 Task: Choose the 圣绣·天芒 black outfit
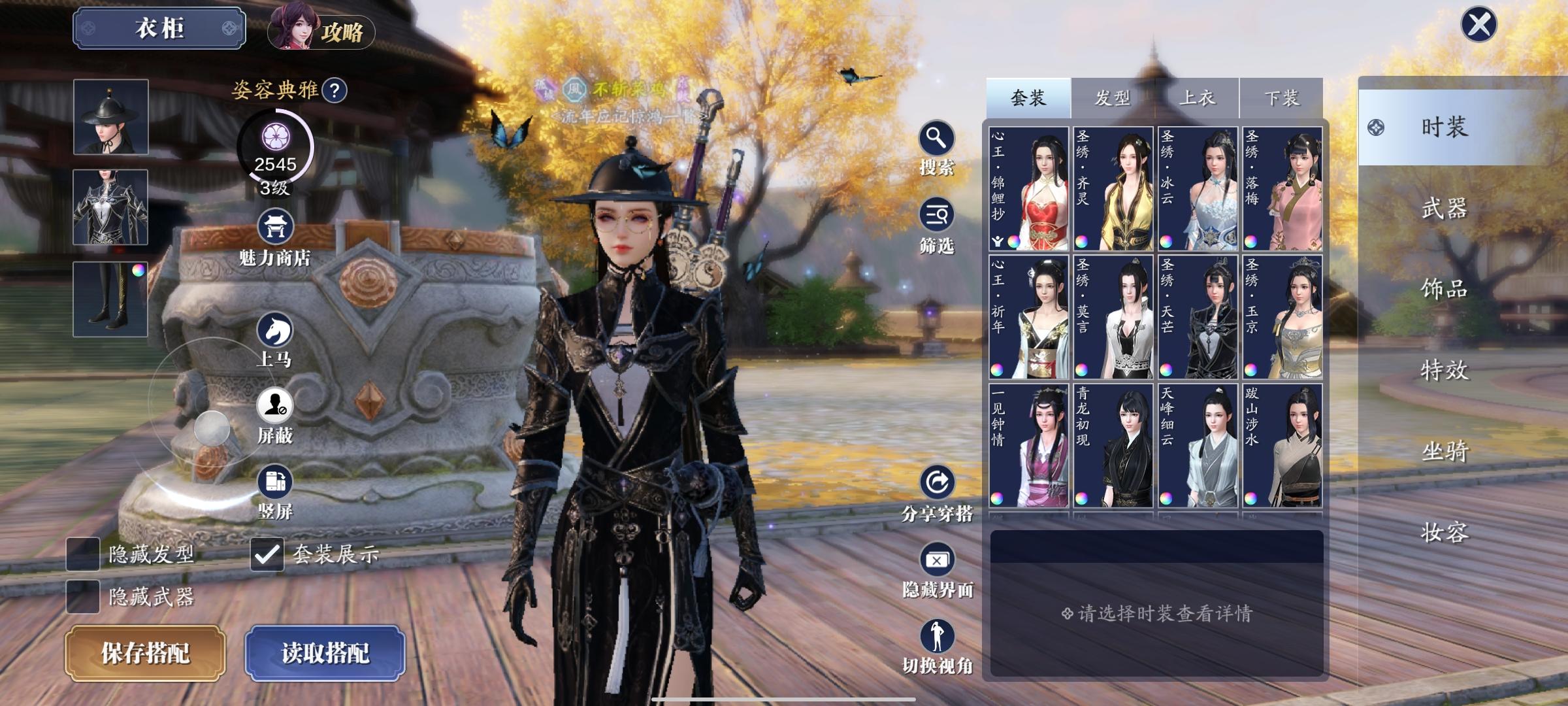[1198, 317]
